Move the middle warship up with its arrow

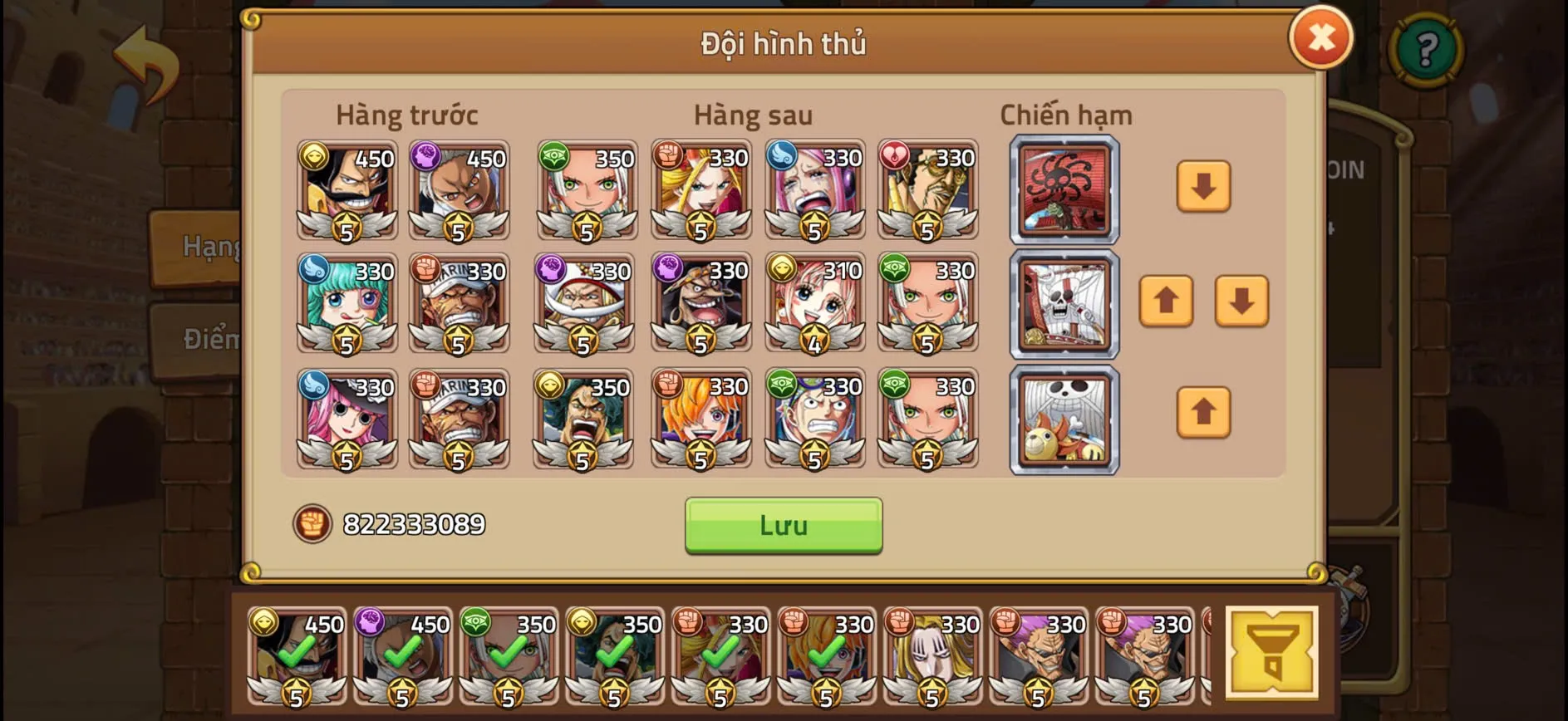click(1167, 302)
